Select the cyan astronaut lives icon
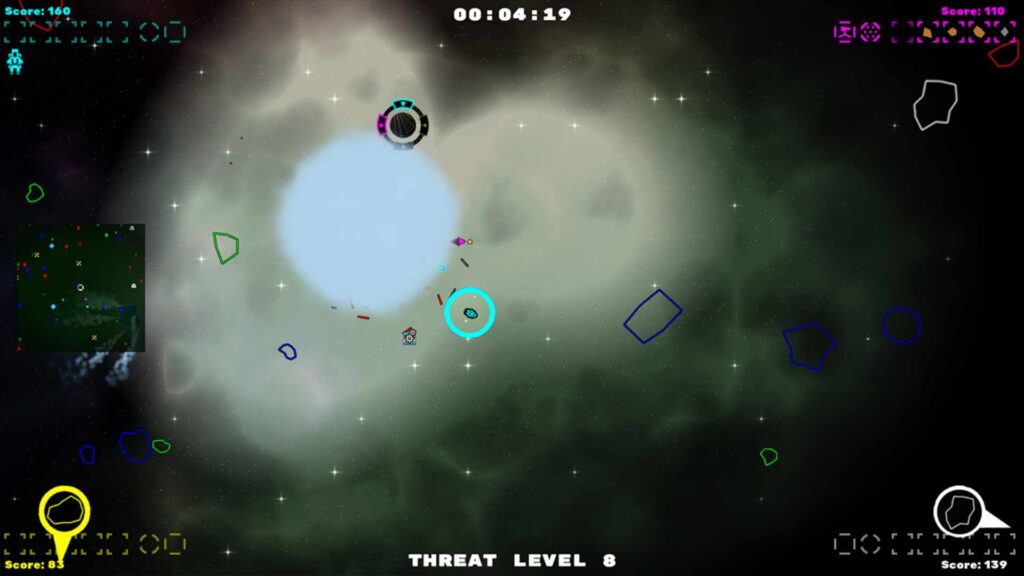Screen dimensions: 1024x576 click(15, 61)
